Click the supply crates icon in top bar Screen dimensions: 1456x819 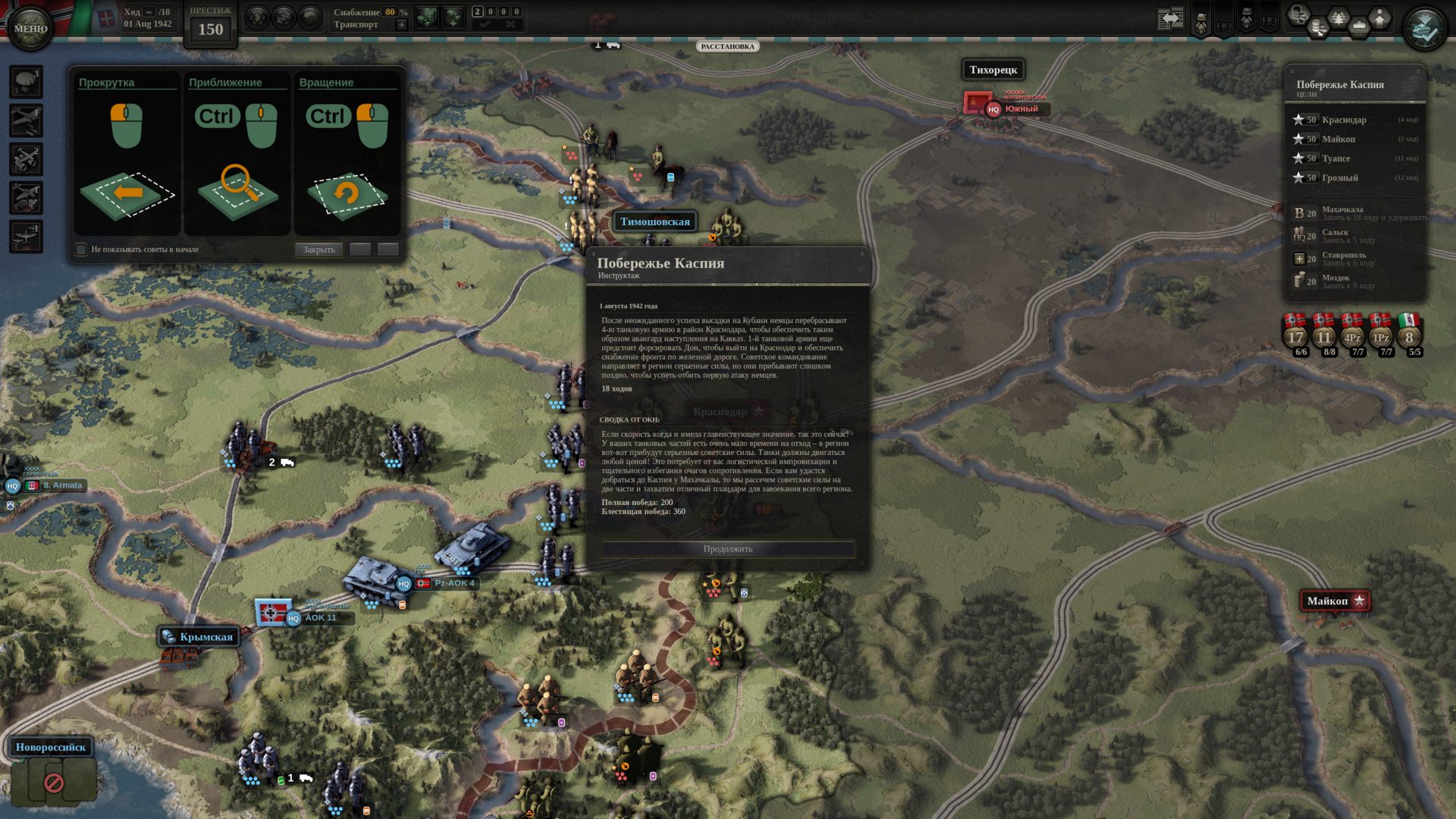[427, 17]
